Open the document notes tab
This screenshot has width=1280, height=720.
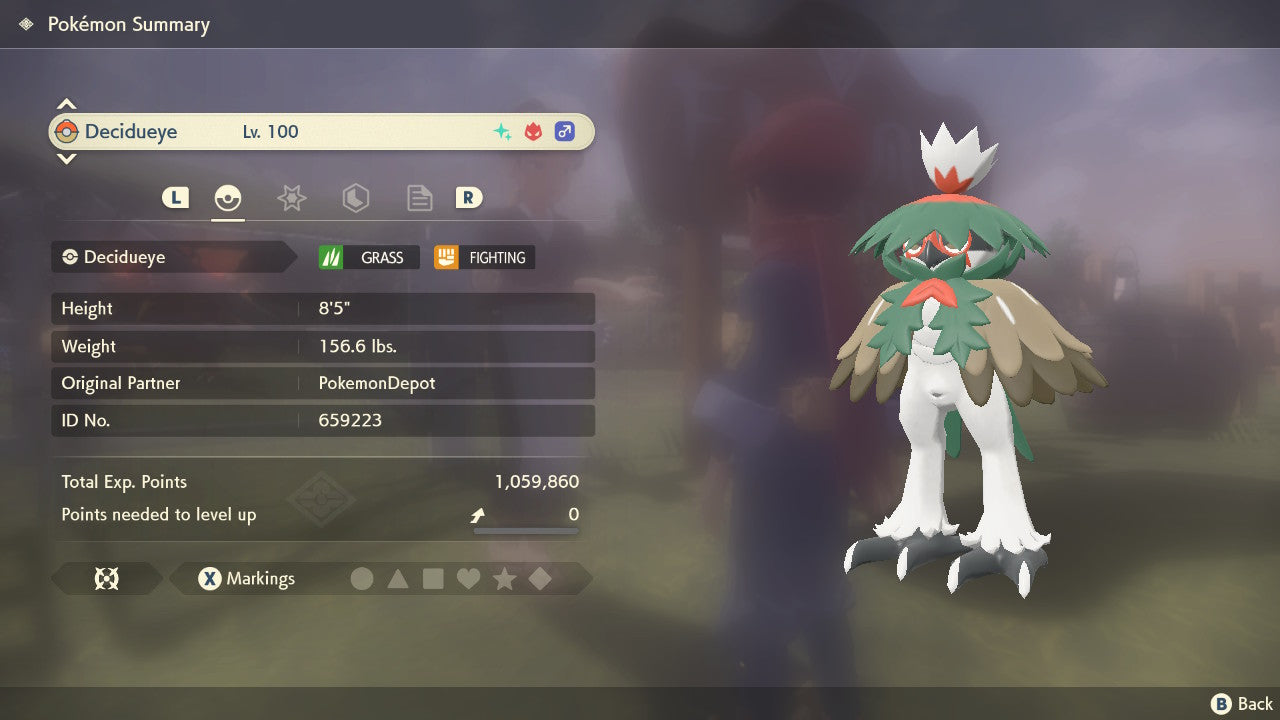pos(419,198)
